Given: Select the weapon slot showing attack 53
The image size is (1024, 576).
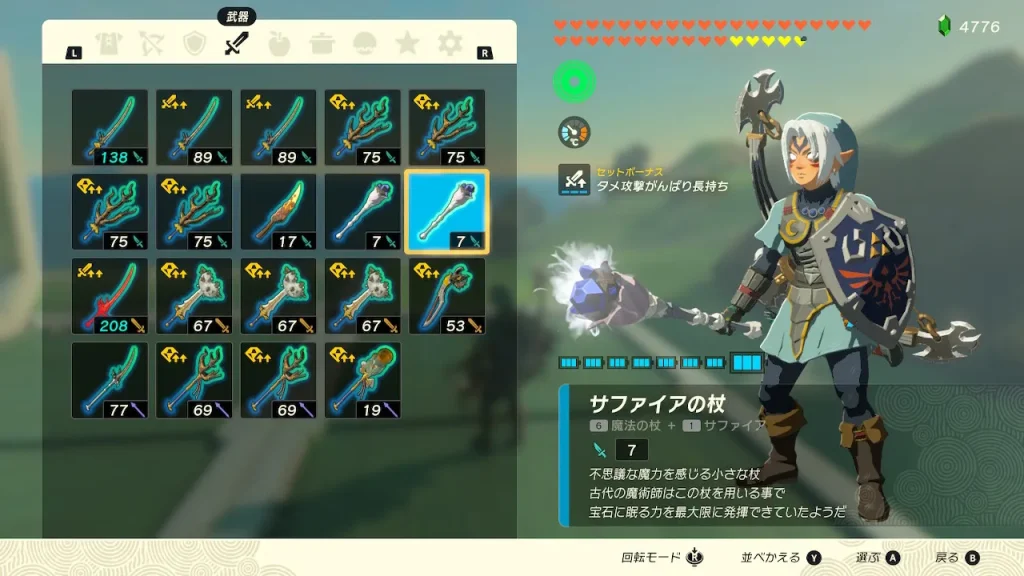Looking at the screenshot, I should [x=446, y=295].
